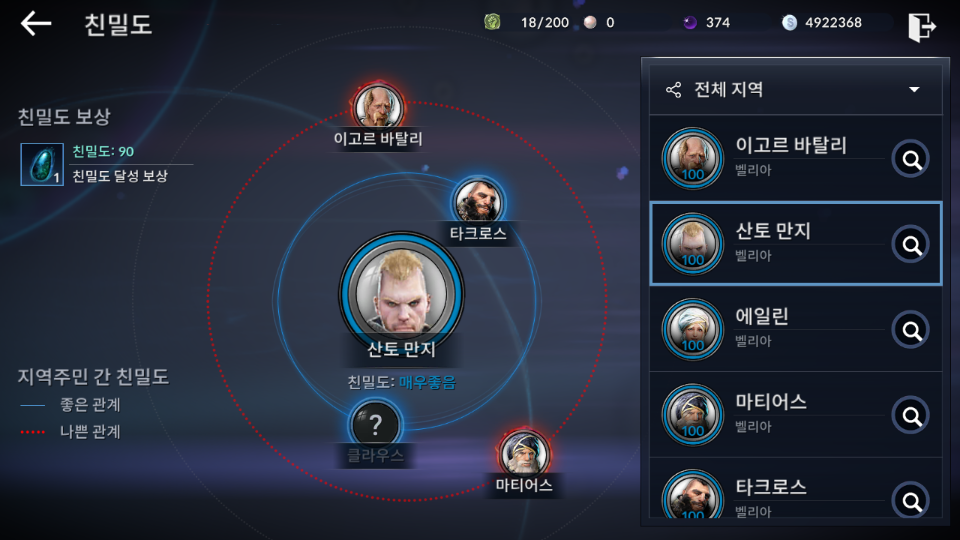Select 산토 만지 row in the list
The height and width of the screenshot is (540, 960).
pos(770,244)
